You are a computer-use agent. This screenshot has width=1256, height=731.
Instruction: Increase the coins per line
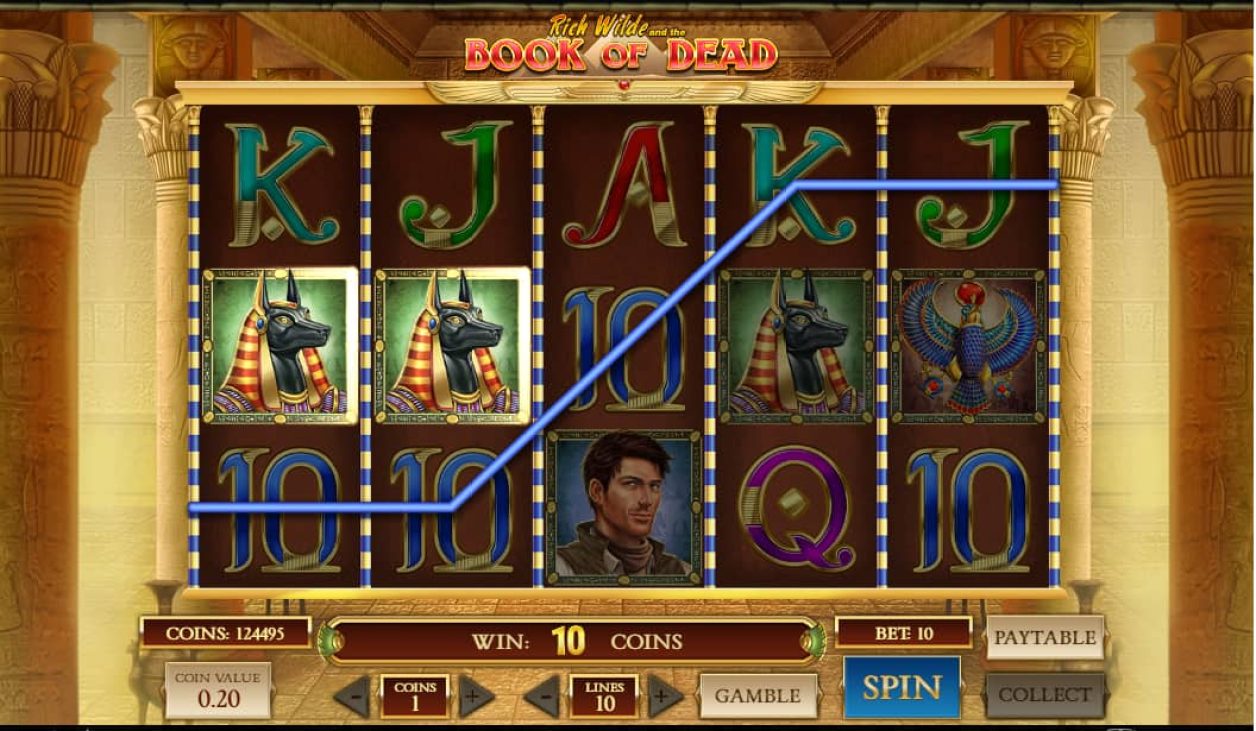point(476,696)
